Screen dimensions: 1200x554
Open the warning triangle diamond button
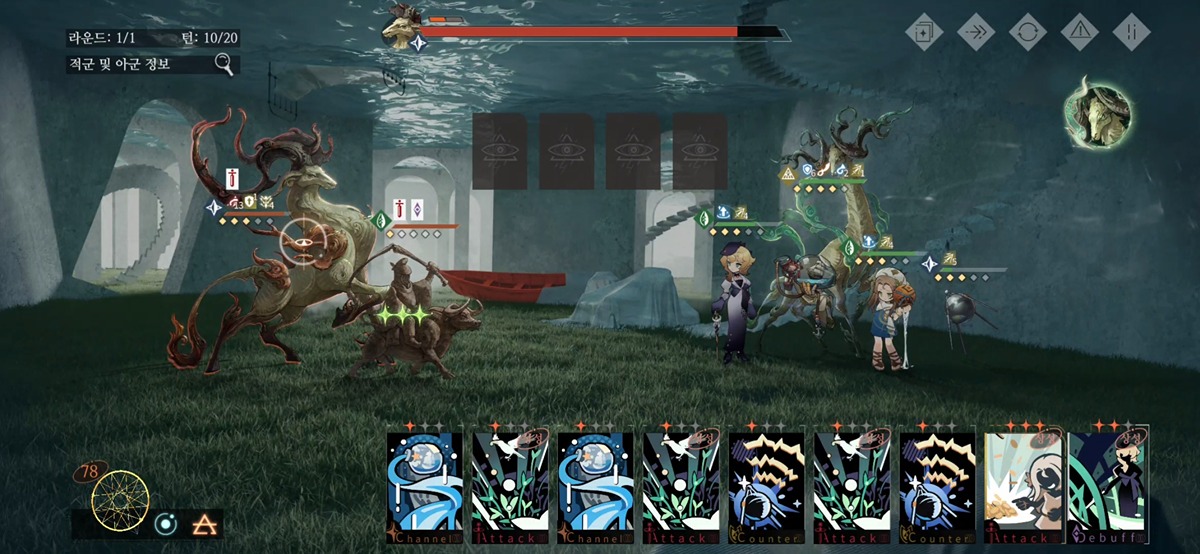[x=1079, y=31]
